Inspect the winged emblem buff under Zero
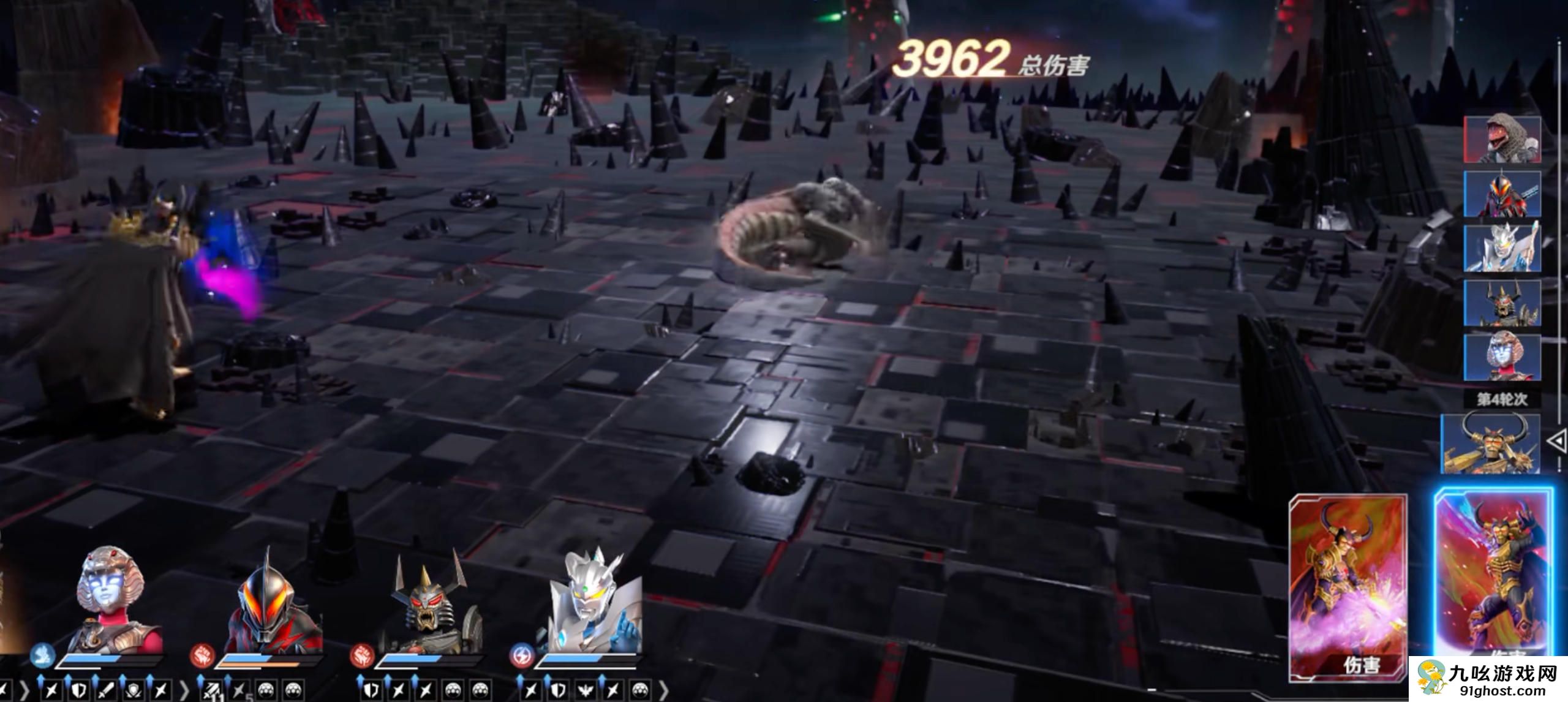The image size is (1568, 702). click(585, 690)
